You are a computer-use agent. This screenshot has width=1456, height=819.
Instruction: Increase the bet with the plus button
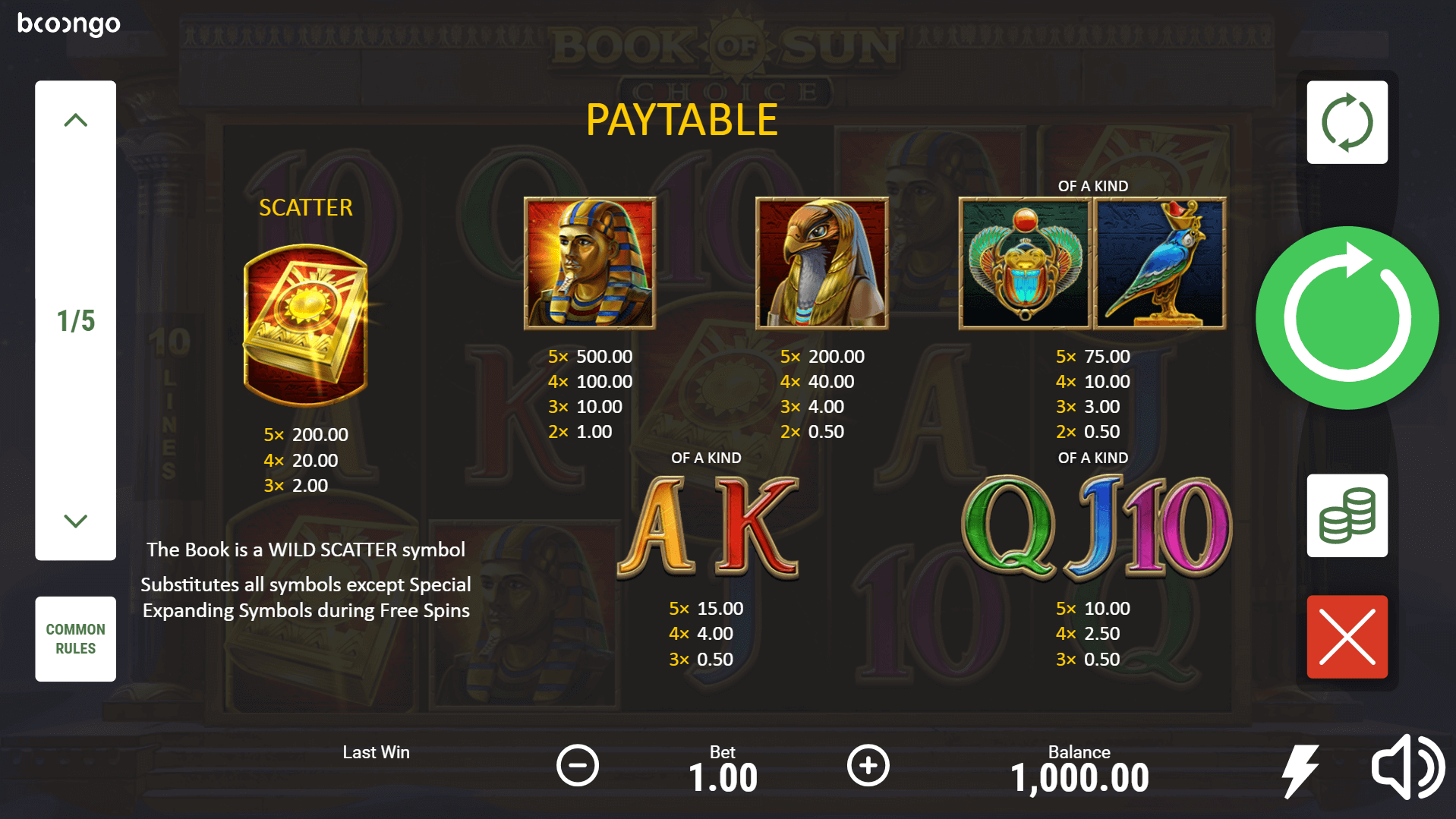868,765
